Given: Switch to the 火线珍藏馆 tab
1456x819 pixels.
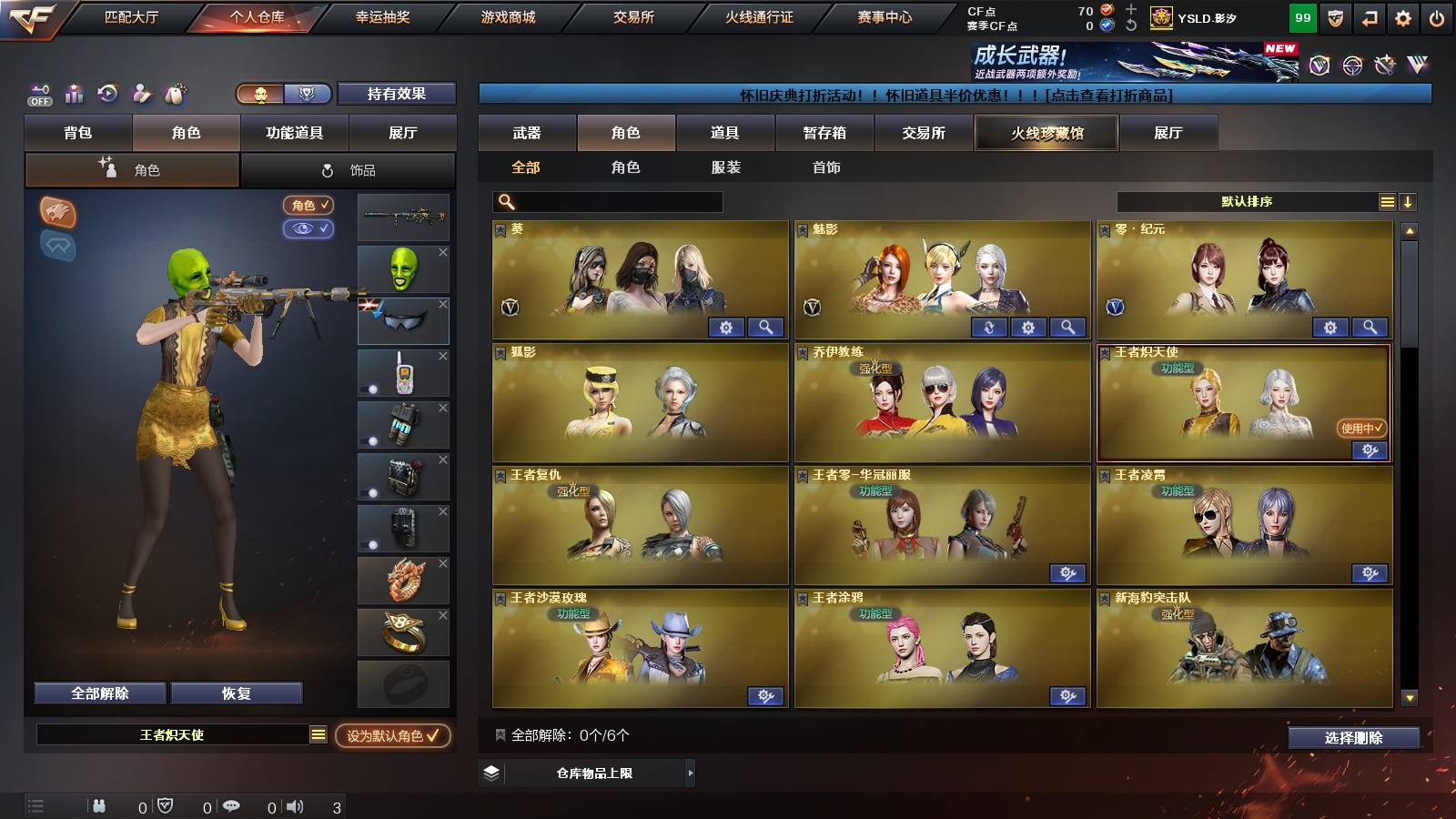Looking at the screenshot, I should pos(1045,133).
